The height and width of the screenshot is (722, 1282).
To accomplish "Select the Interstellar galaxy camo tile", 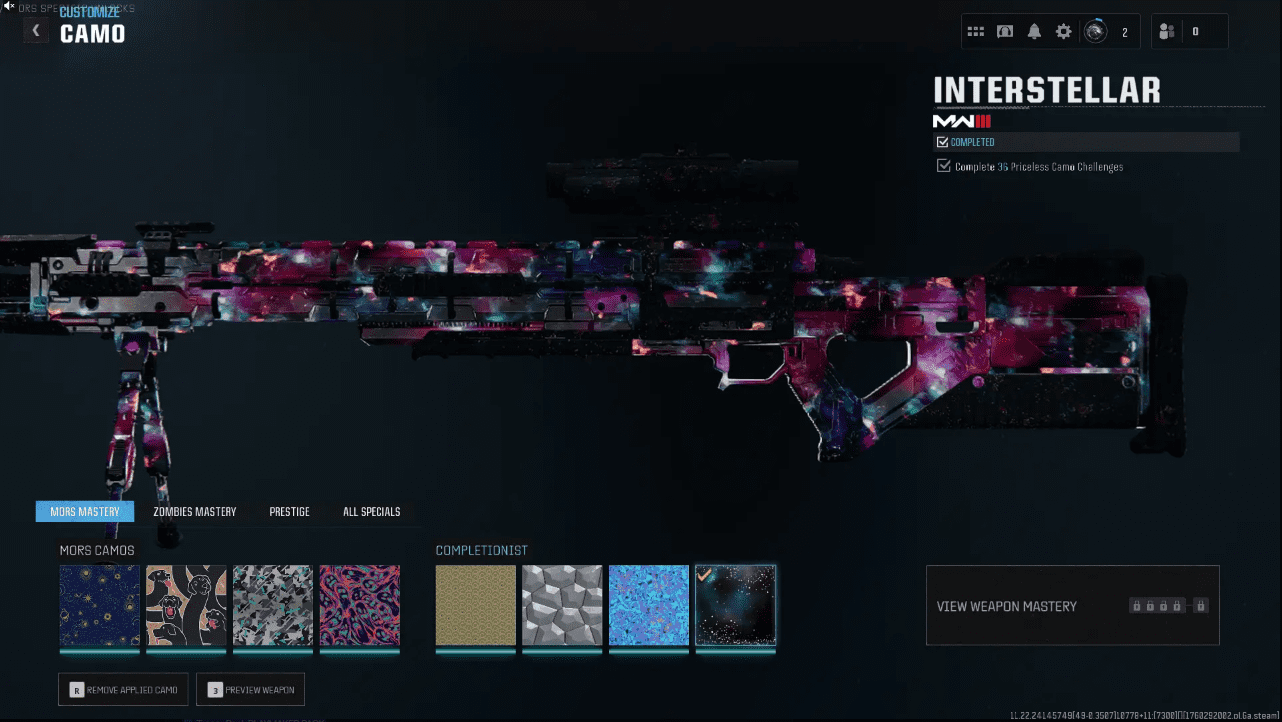I will [x=736, y=606].
